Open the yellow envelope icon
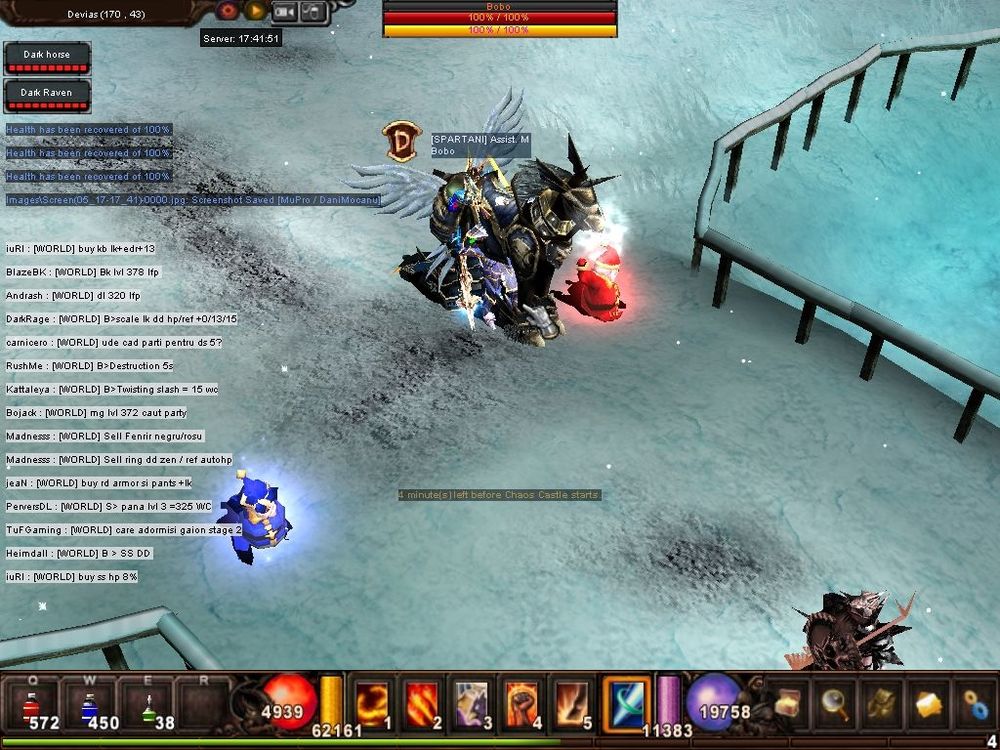The height and width of the screenshot is (750, 1000). (928, 703)
